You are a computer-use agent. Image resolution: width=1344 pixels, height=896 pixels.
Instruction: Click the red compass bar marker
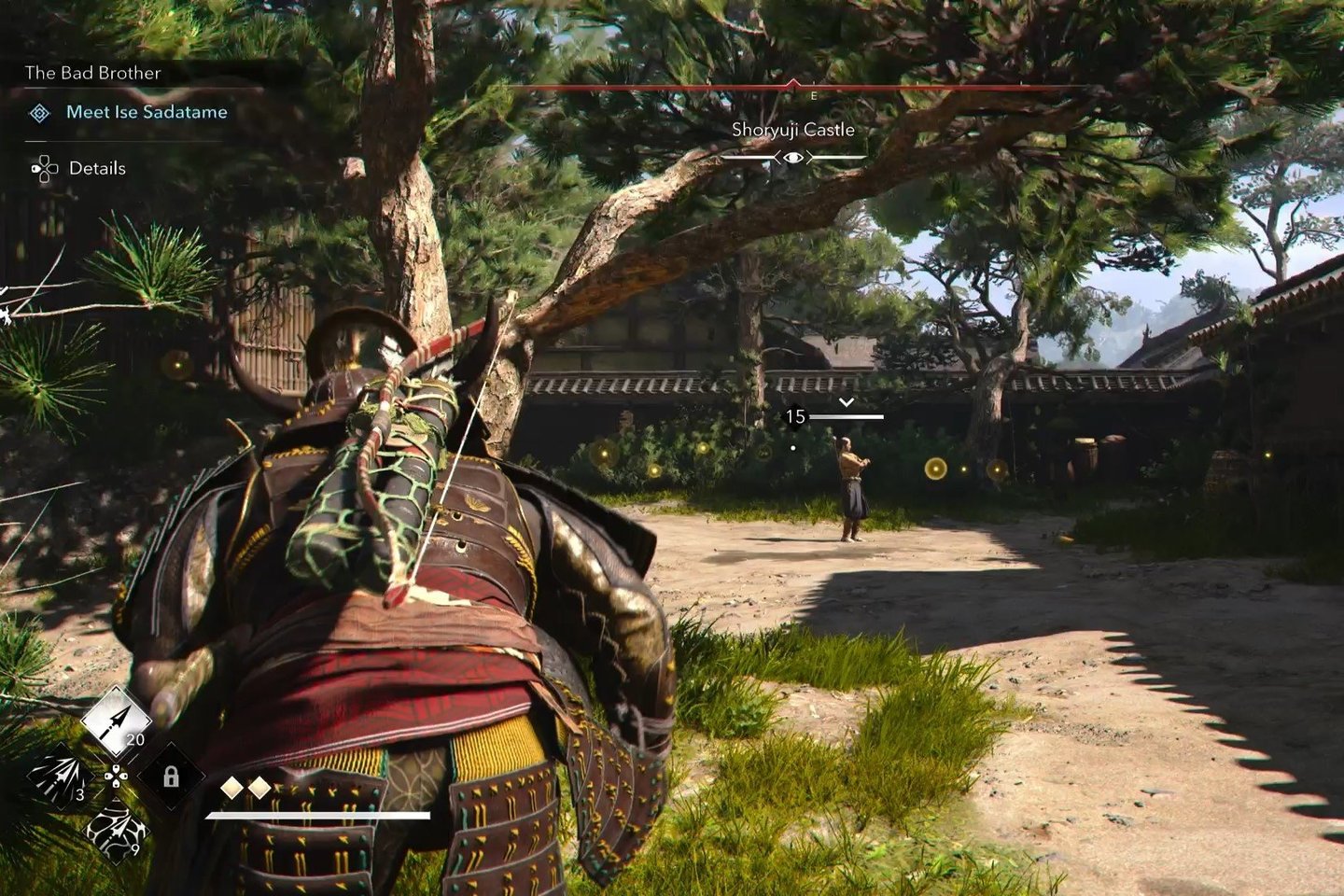pyautogui.click(x=793, y=85)
